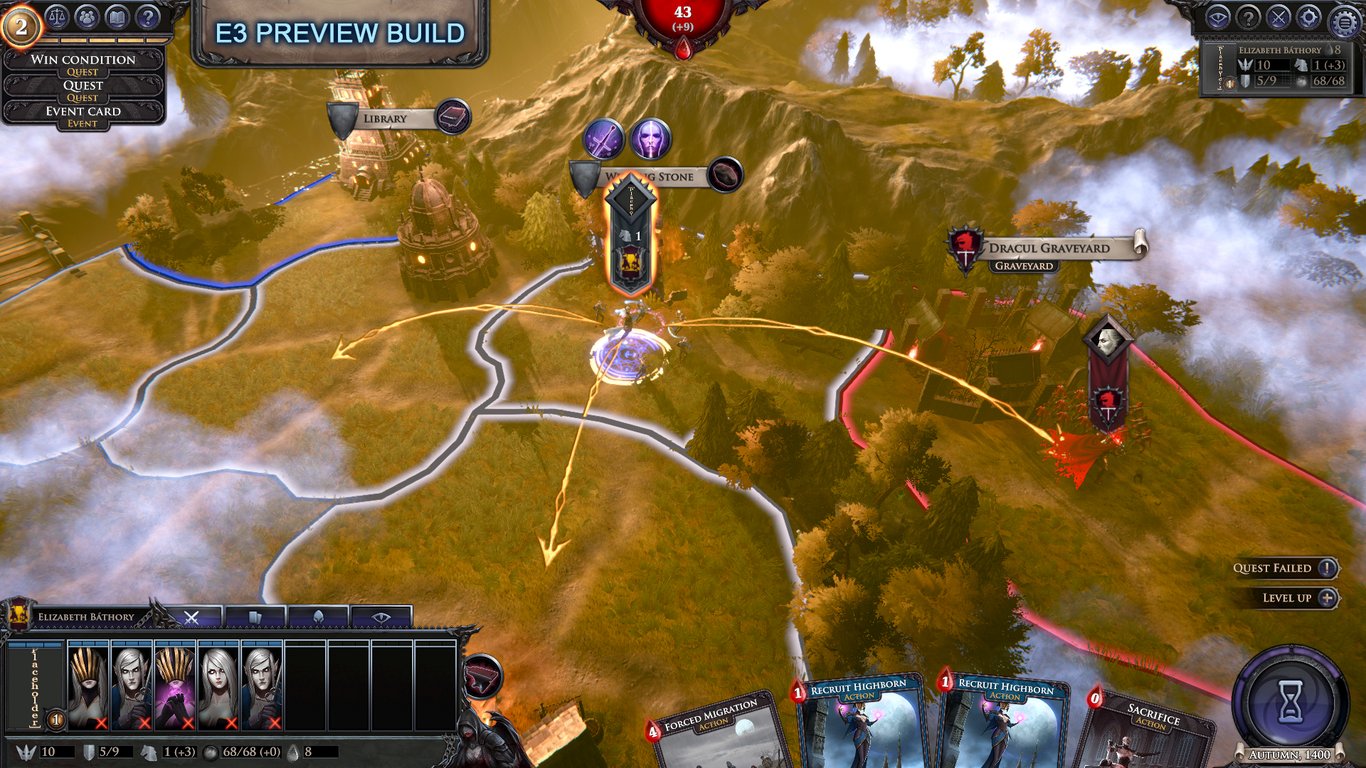1366x768 pixels.
Task: Open the lore book icon
Action: 117,17
